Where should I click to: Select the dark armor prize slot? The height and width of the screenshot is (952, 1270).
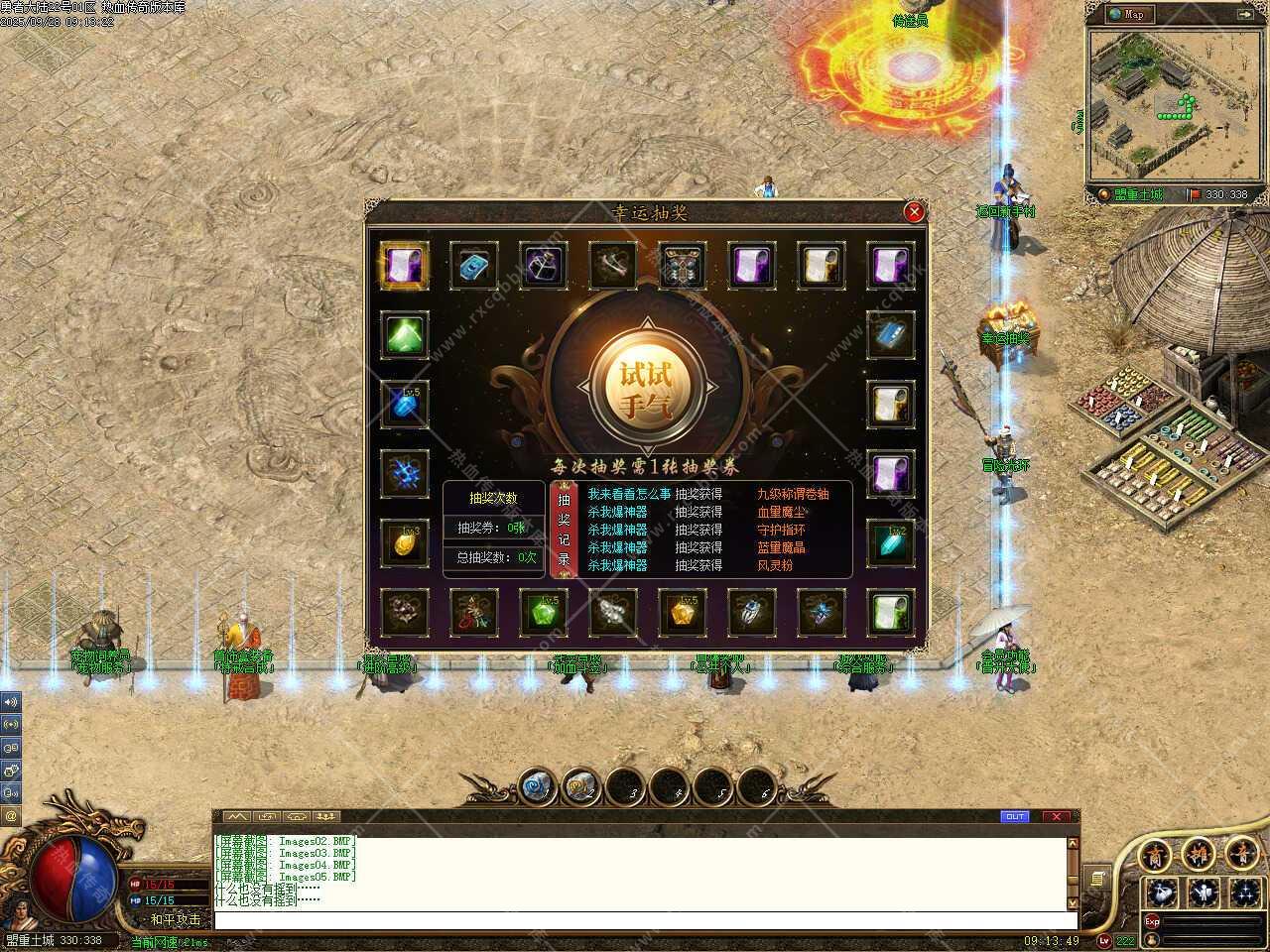tap(682, 265)
